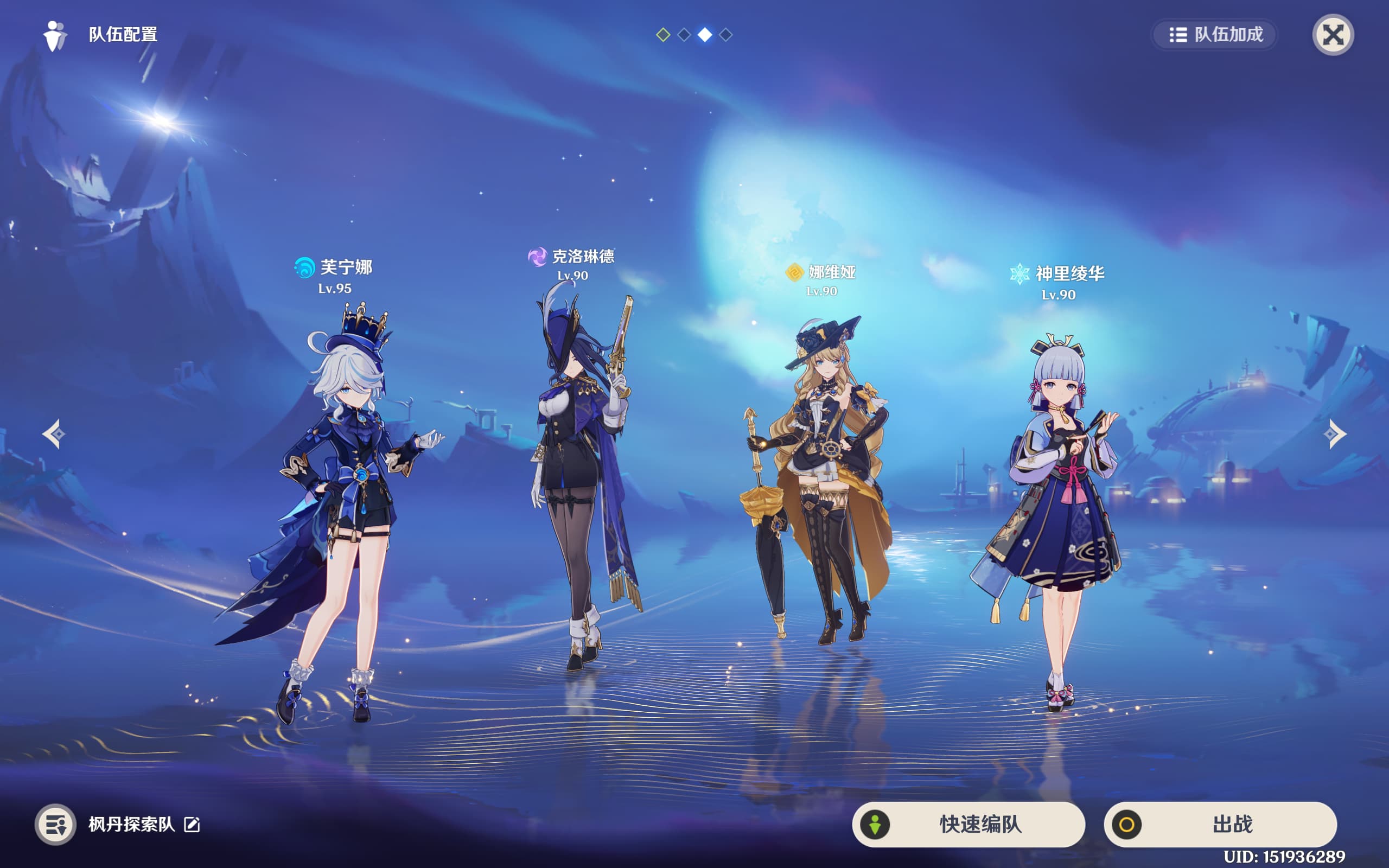
Task: Close the party setup screen
Action: pos(1333,35)
